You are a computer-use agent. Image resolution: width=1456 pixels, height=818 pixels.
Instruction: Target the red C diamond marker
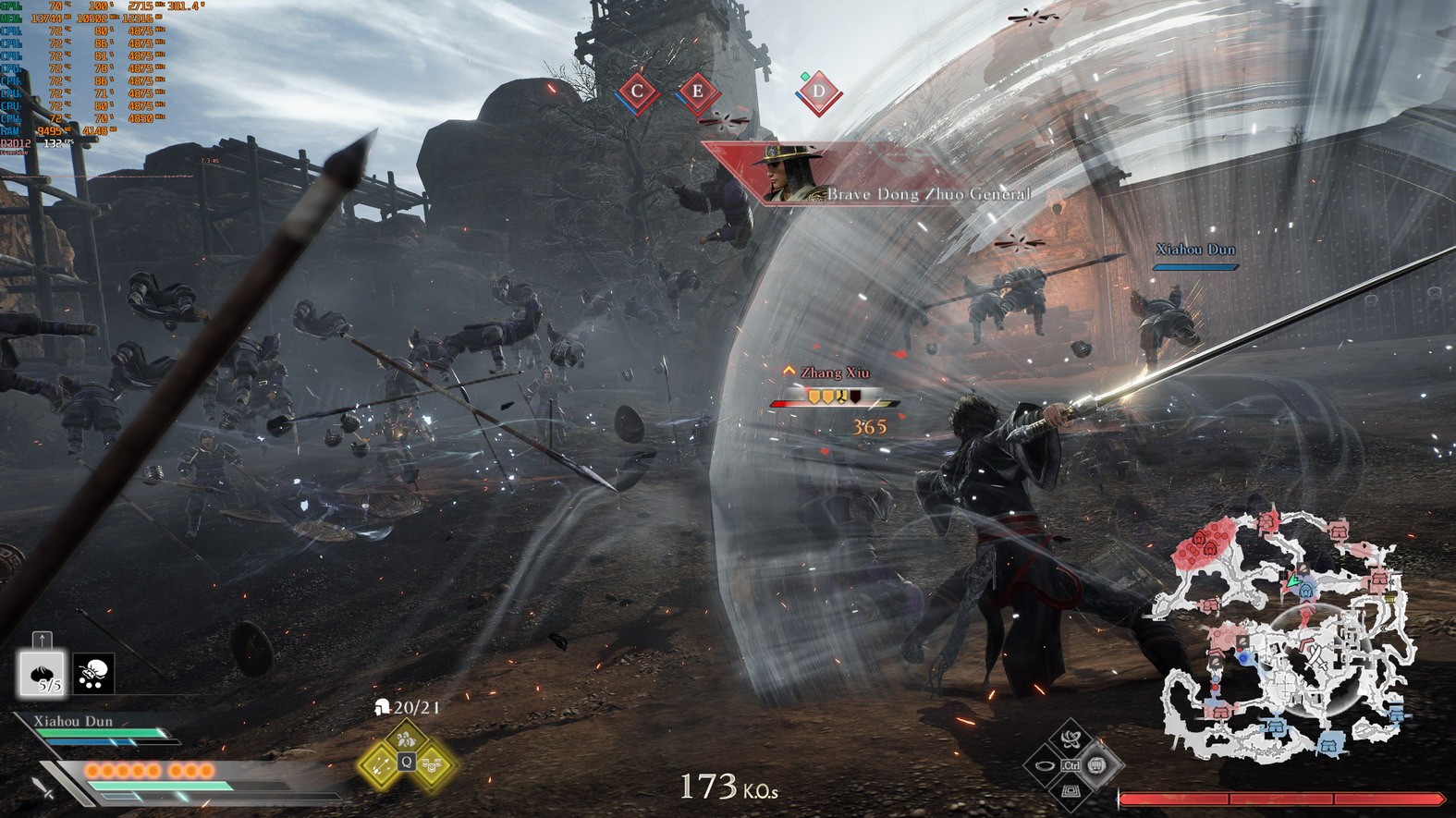(x=637, y=92)
